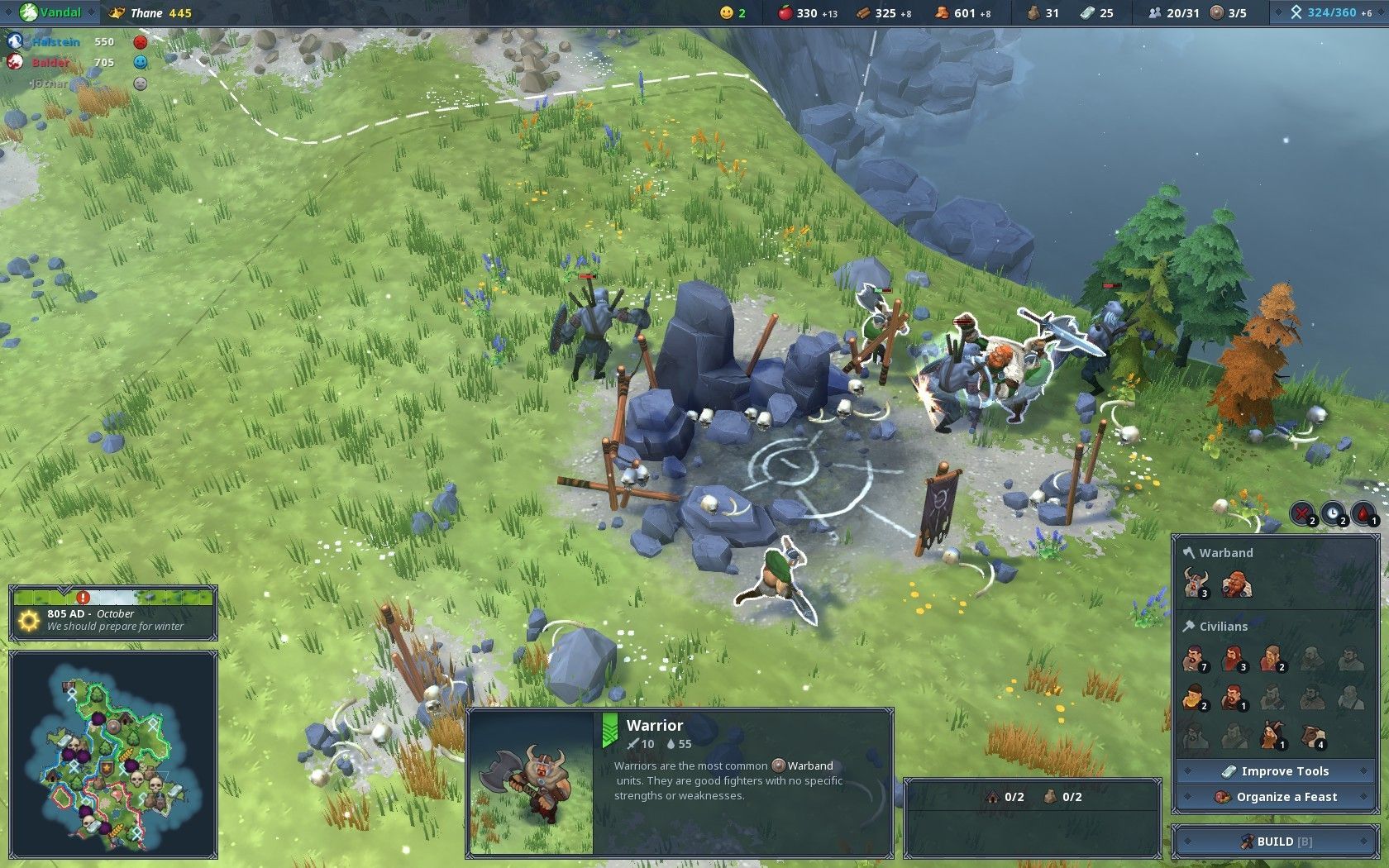1389x868 pixels.
Task: Click the Lore points counter 324/360
Action: pos(1330,12)
